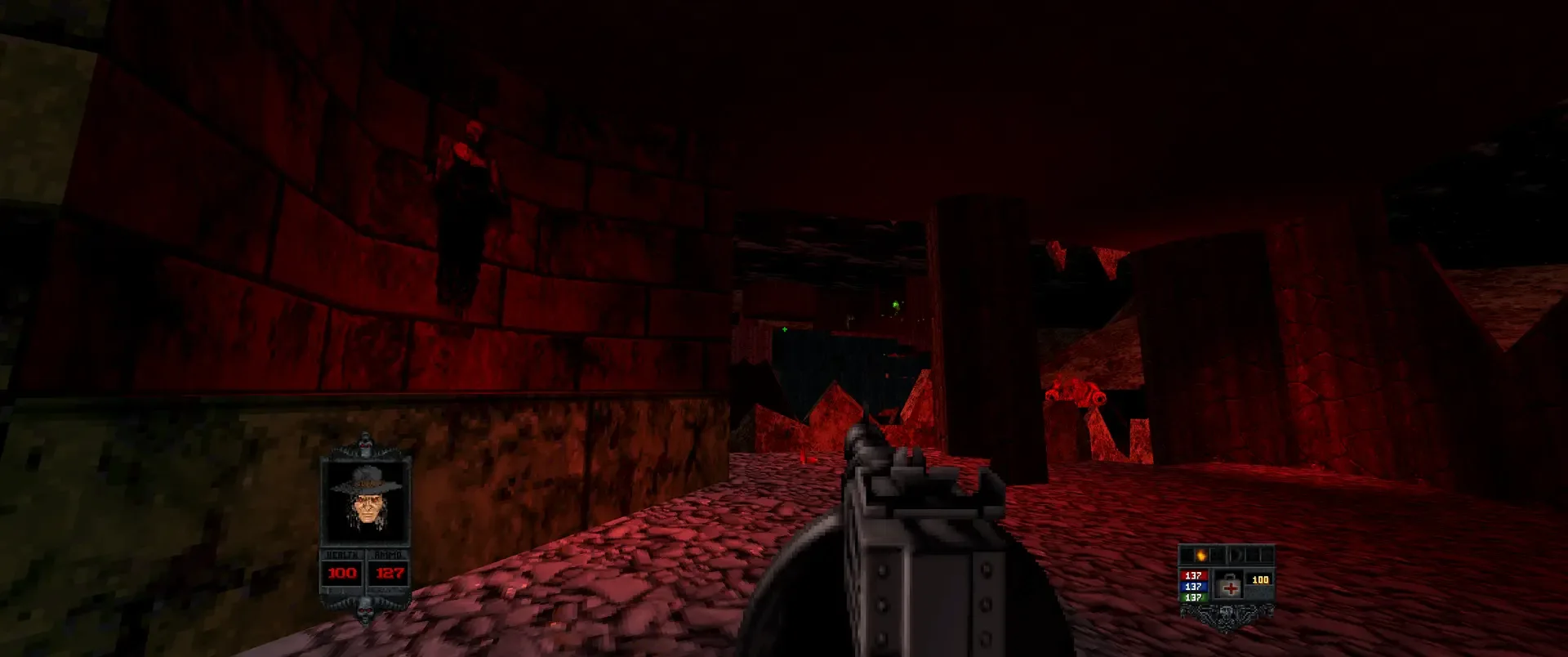1568x657 pixels.
Task: Click the AMMO label on the status panel
Action: [x=388, y=553]
